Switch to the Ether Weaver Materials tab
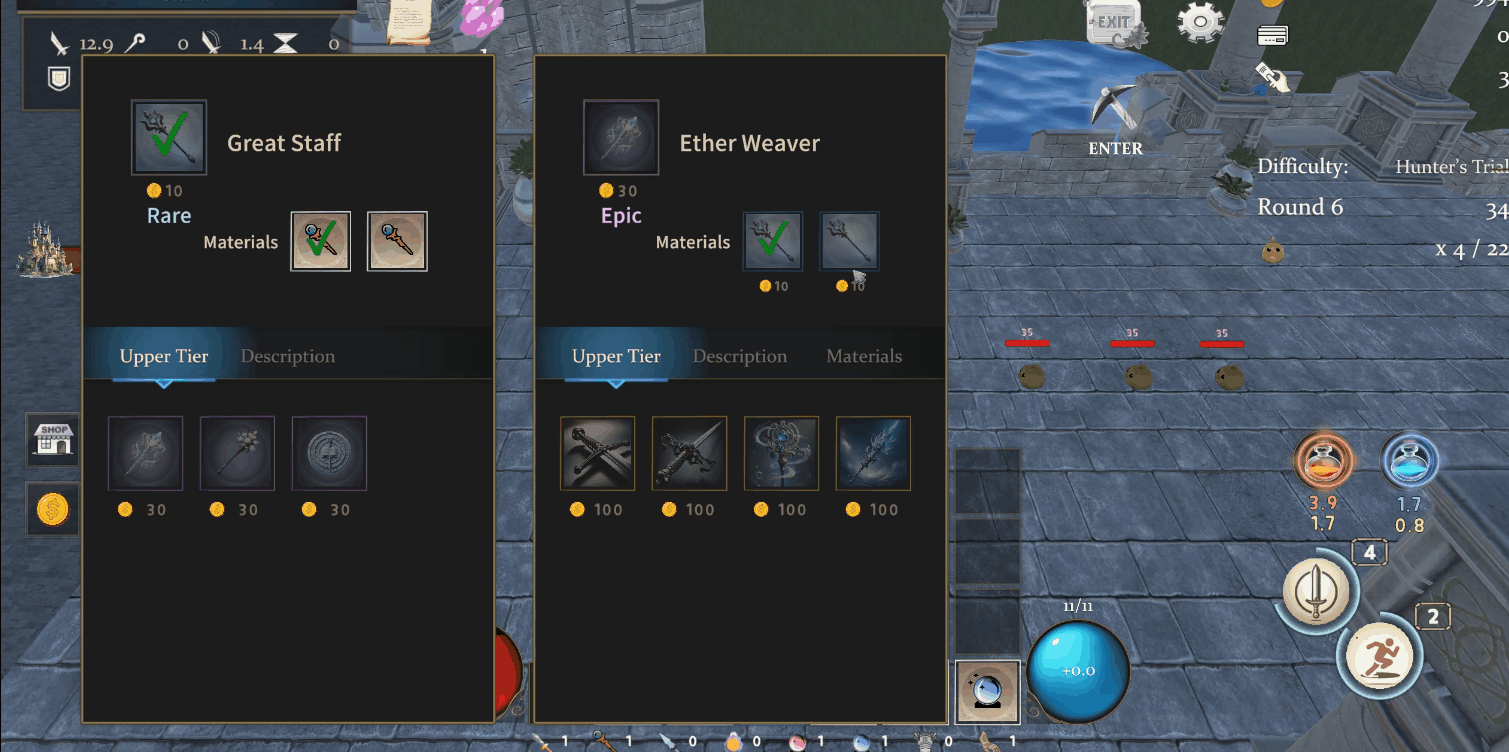The width and height of the screenshot is (1509, 752). [x=863, y=356]
